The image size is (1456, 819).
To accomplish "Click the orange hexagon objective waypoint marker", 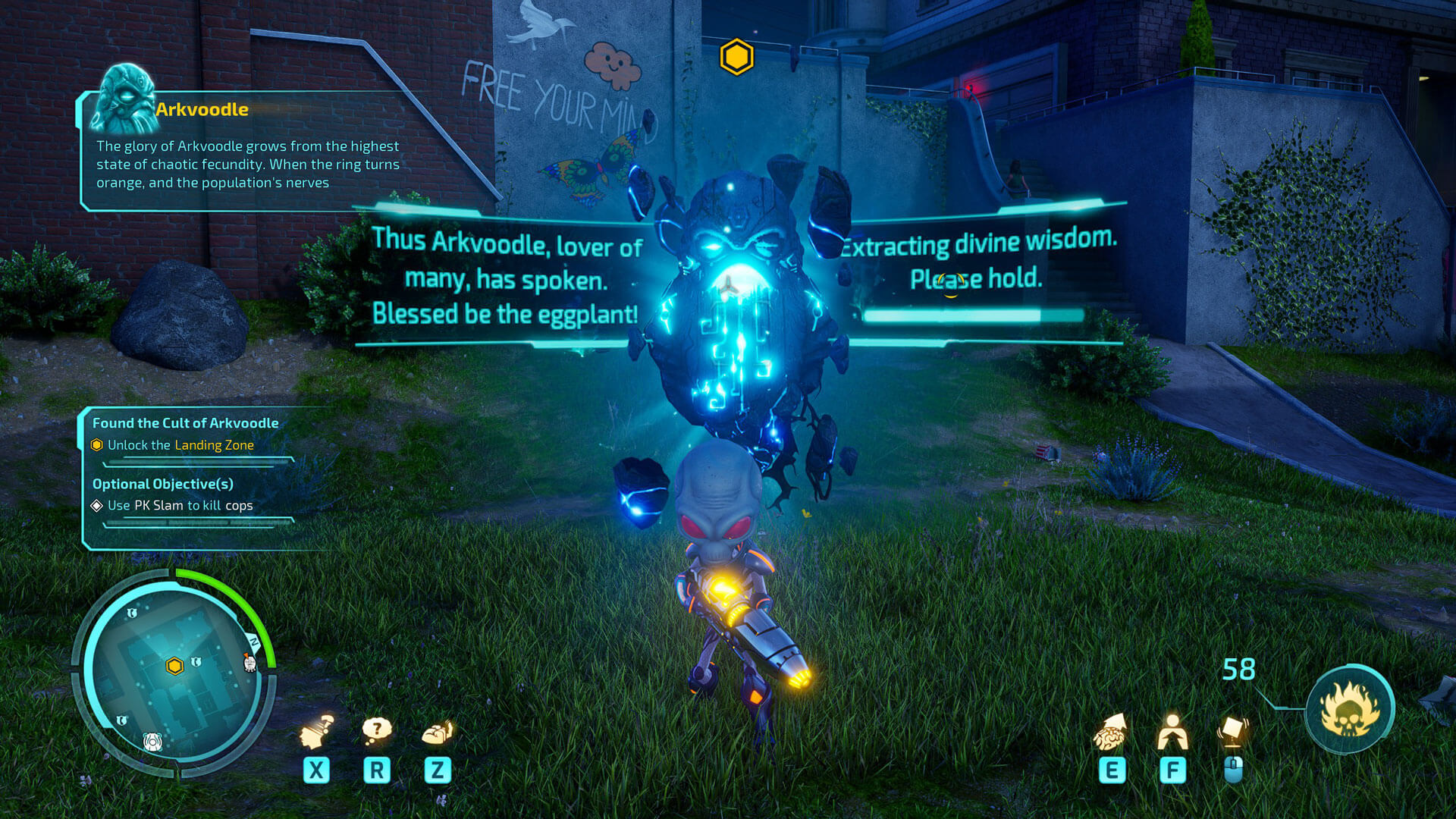I will (736, 57).
